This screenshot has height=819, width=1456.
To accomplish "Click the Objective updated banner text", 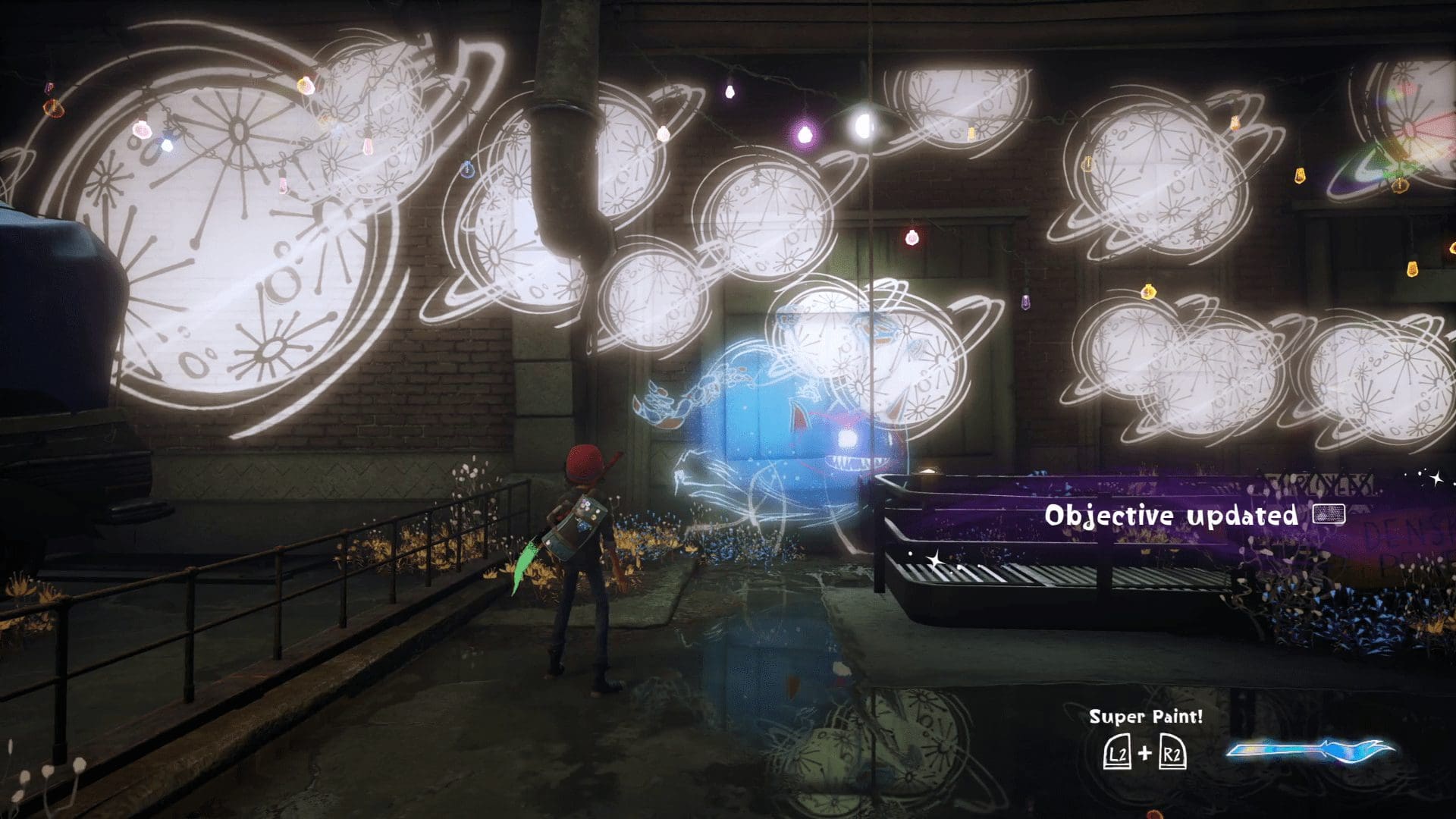I will (1172, 516).
